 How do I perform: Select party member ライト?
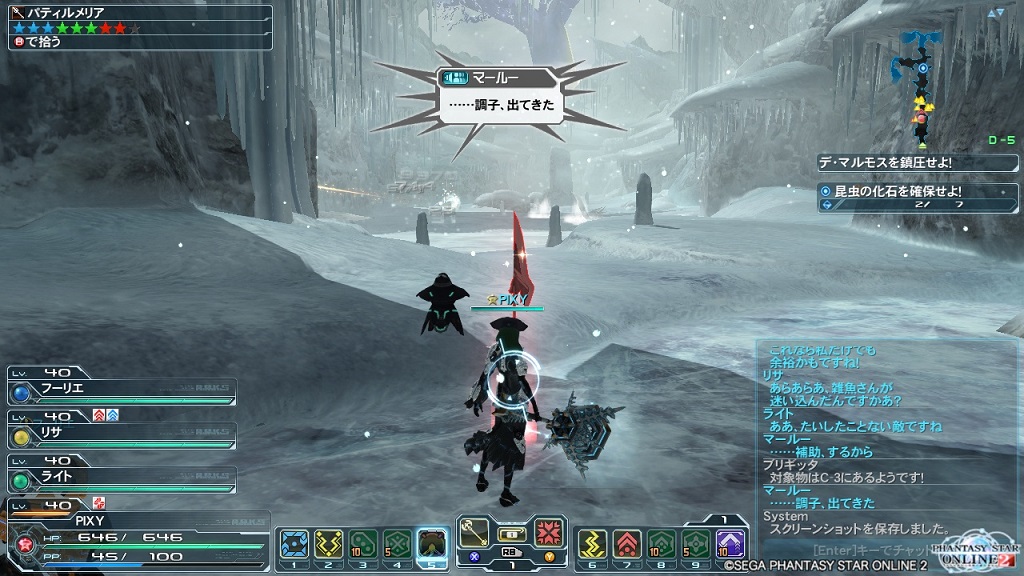[x=120, y=476]
